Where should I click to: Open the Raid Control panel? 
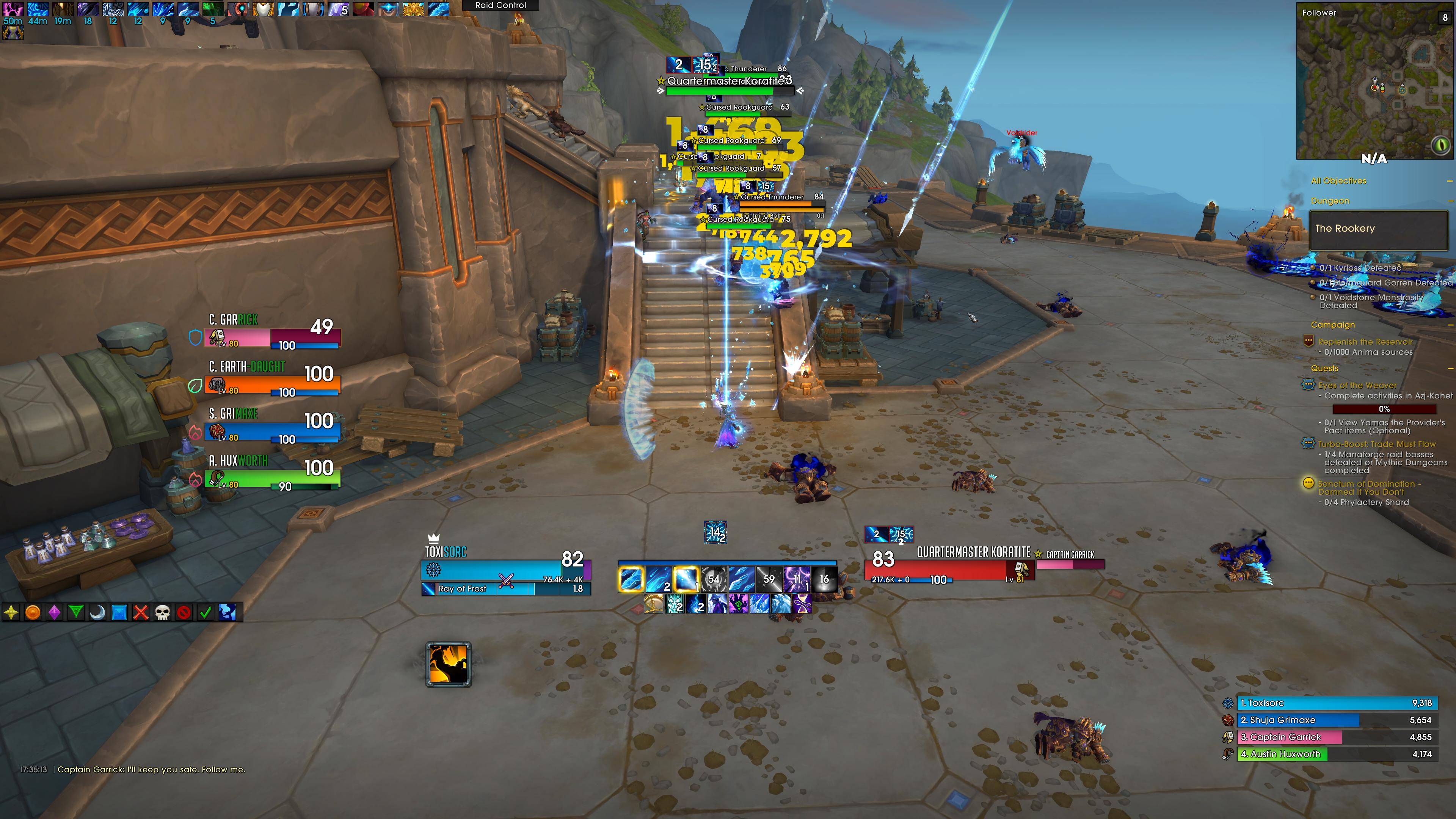point(500,5)
